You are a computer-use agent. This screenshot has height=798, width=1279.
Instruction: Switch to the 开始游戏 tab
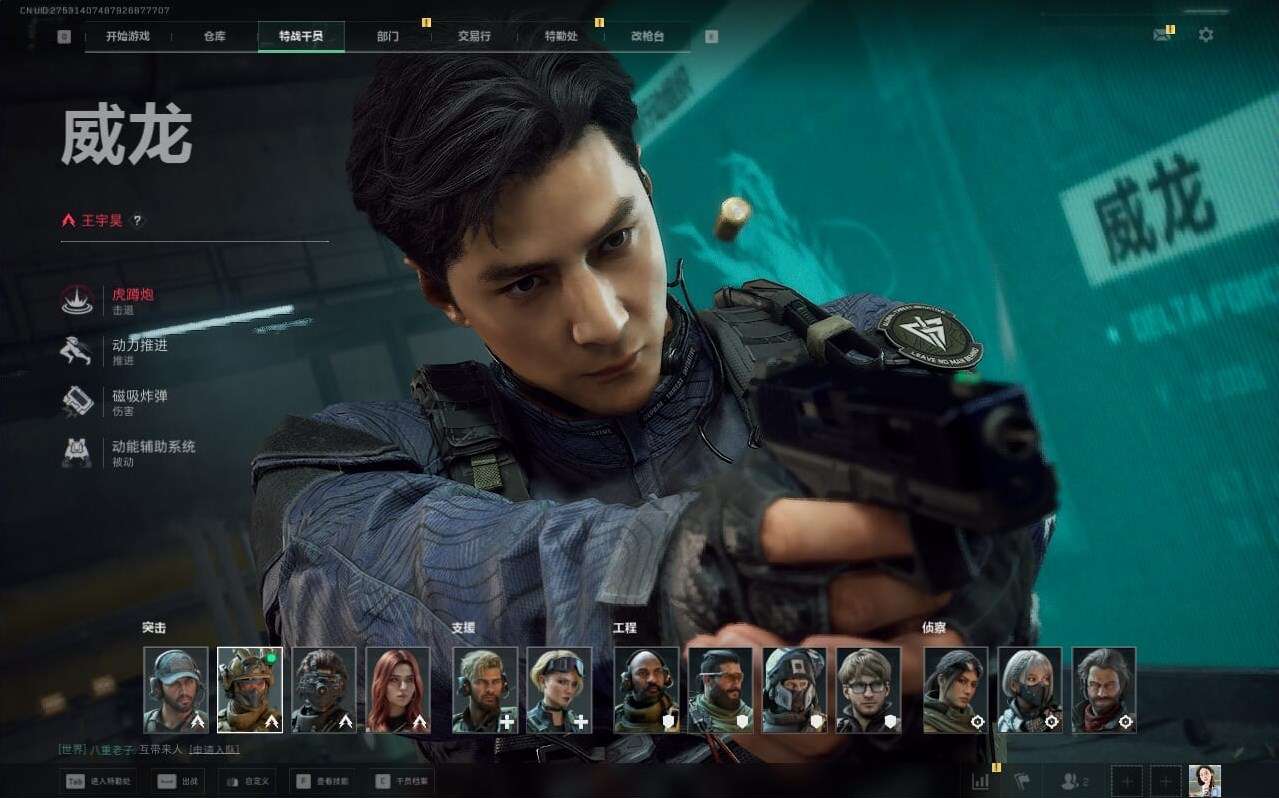click(x=128, y=36)
